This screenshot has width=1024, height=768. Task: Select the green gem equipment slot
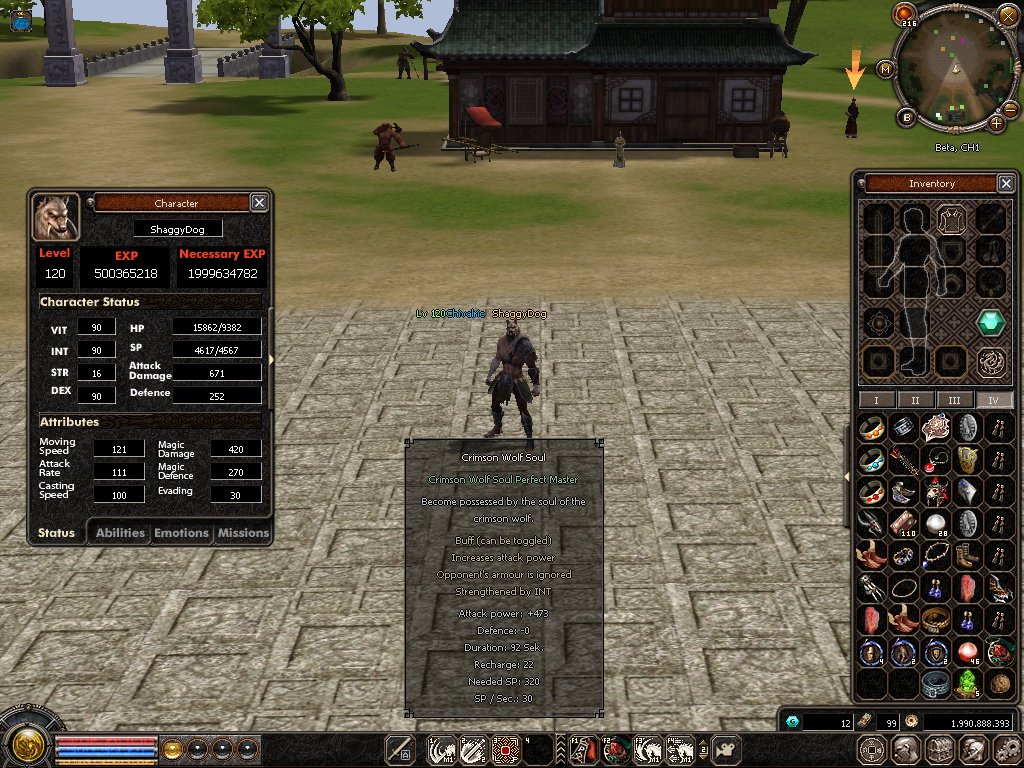coord(990,323)
